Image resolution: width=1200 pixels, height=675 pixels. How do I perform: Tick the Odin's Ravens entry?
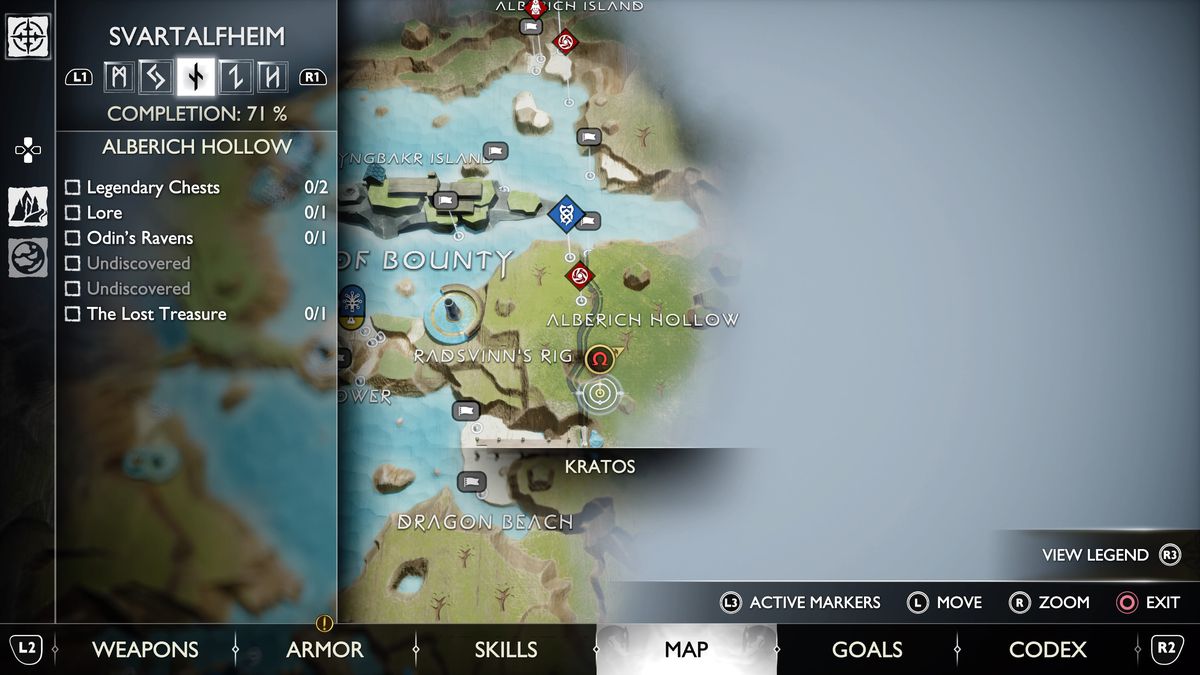[73, 238]
